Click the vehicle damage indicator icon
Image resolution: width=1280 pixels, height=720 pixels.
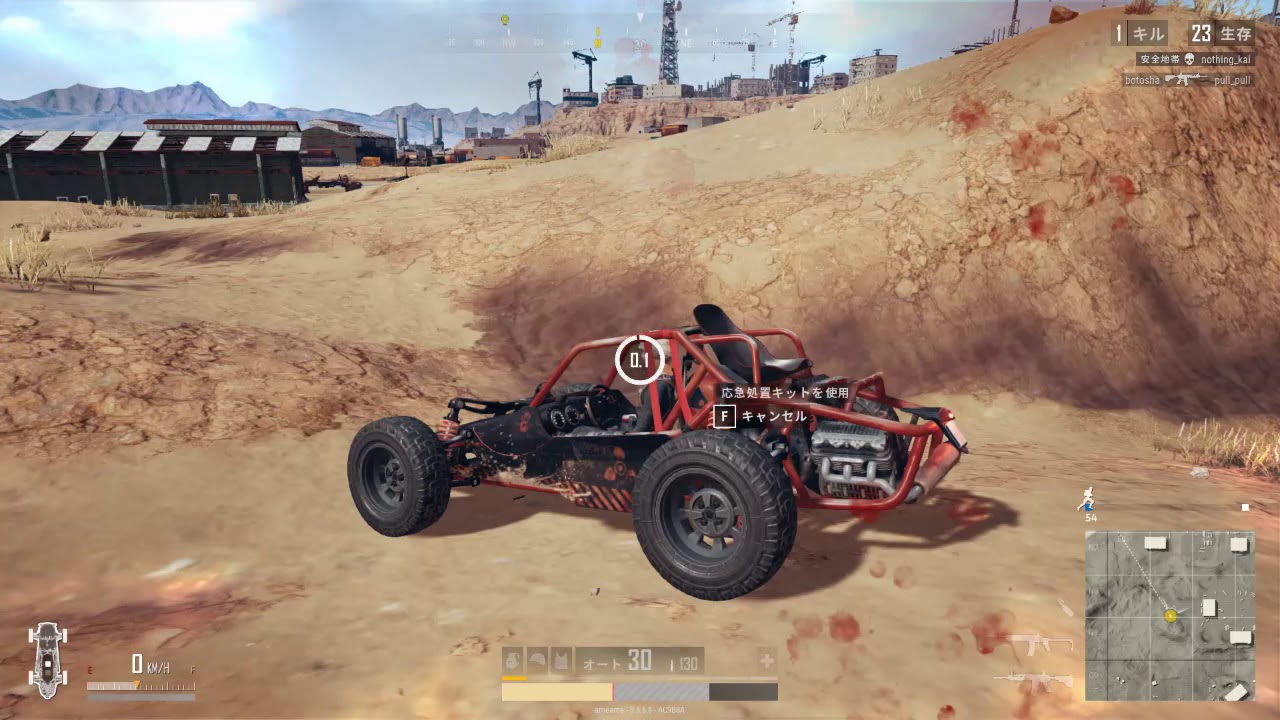point(48,660)
